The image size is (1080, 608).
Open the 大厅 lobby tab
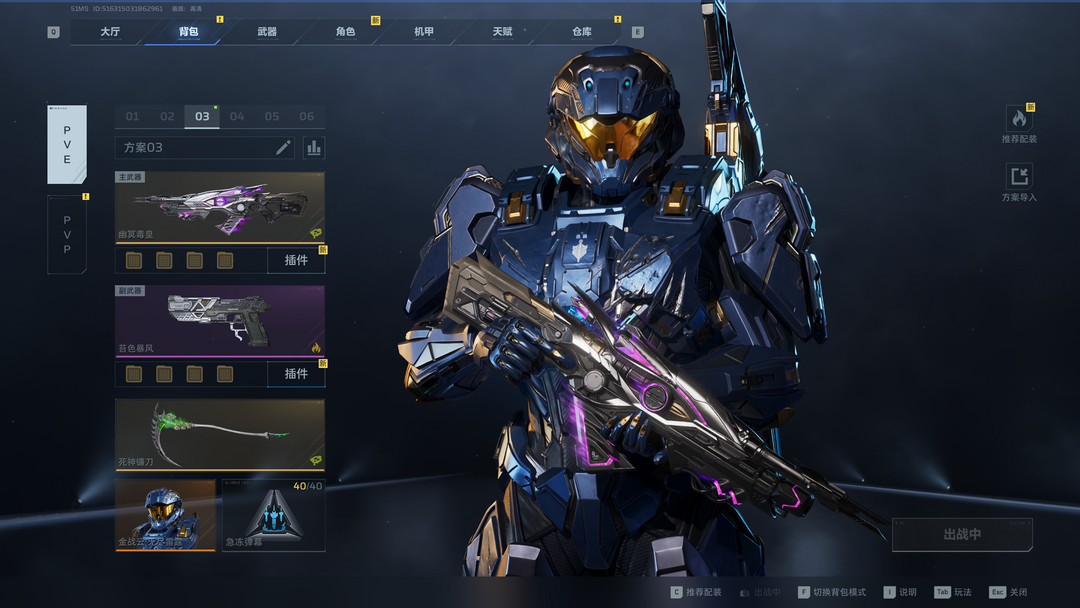pyautogui.click(x=110, y=32)
